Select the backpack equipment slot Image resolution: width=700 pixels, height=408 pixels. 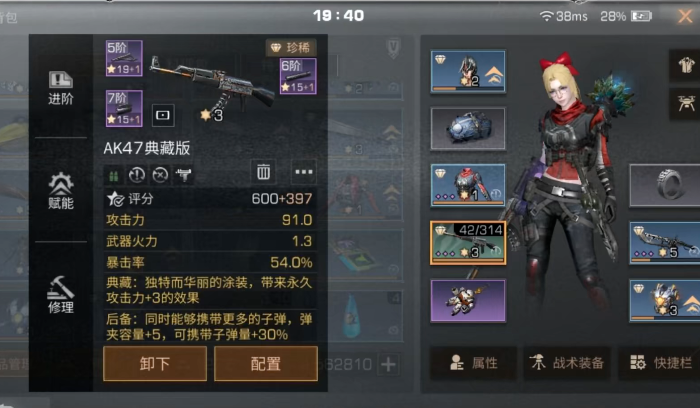(467, 129)
